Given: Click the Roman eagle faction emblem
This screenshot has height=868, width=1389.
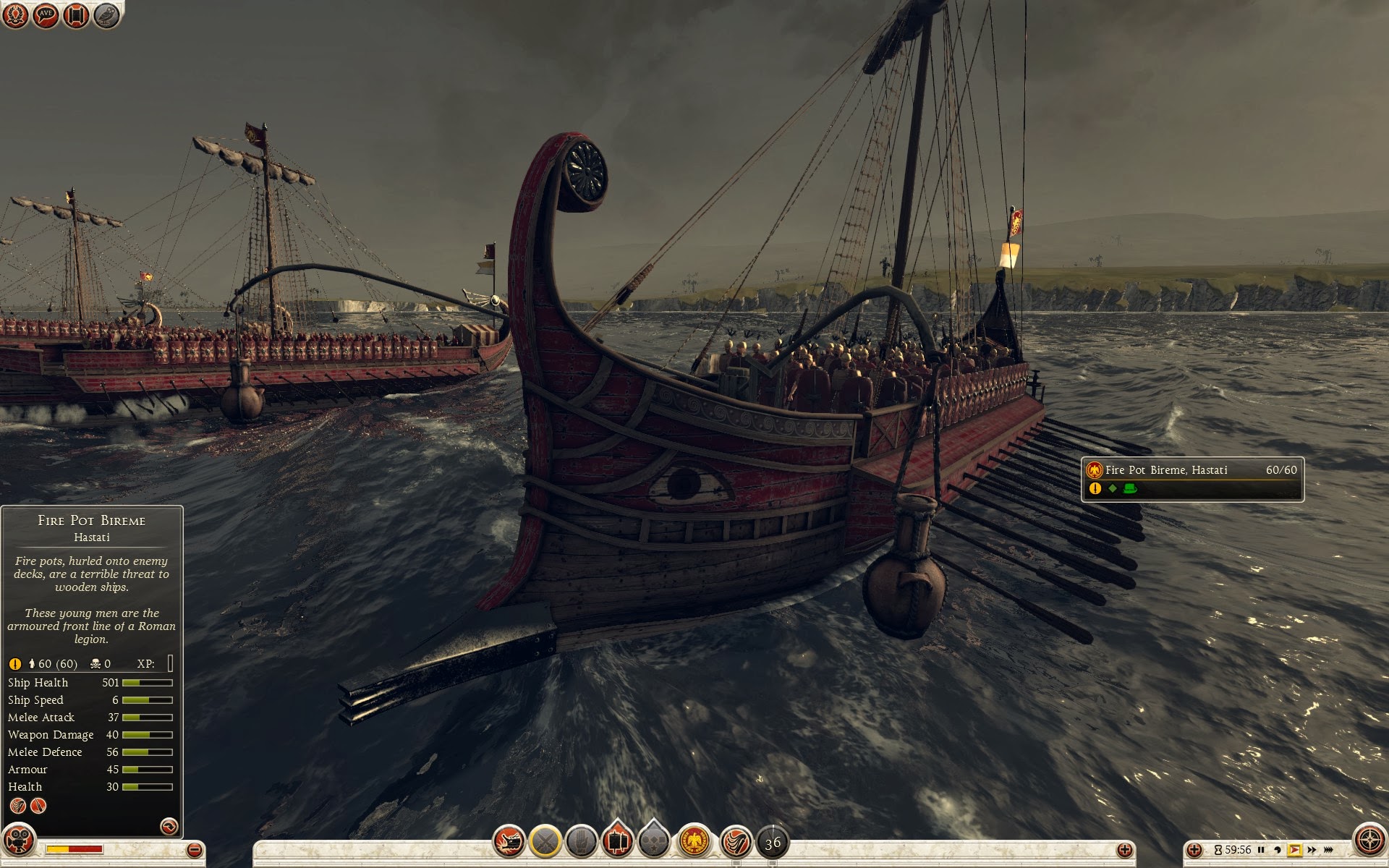Looking at the screenshot, I should click(x=694, y=842).
